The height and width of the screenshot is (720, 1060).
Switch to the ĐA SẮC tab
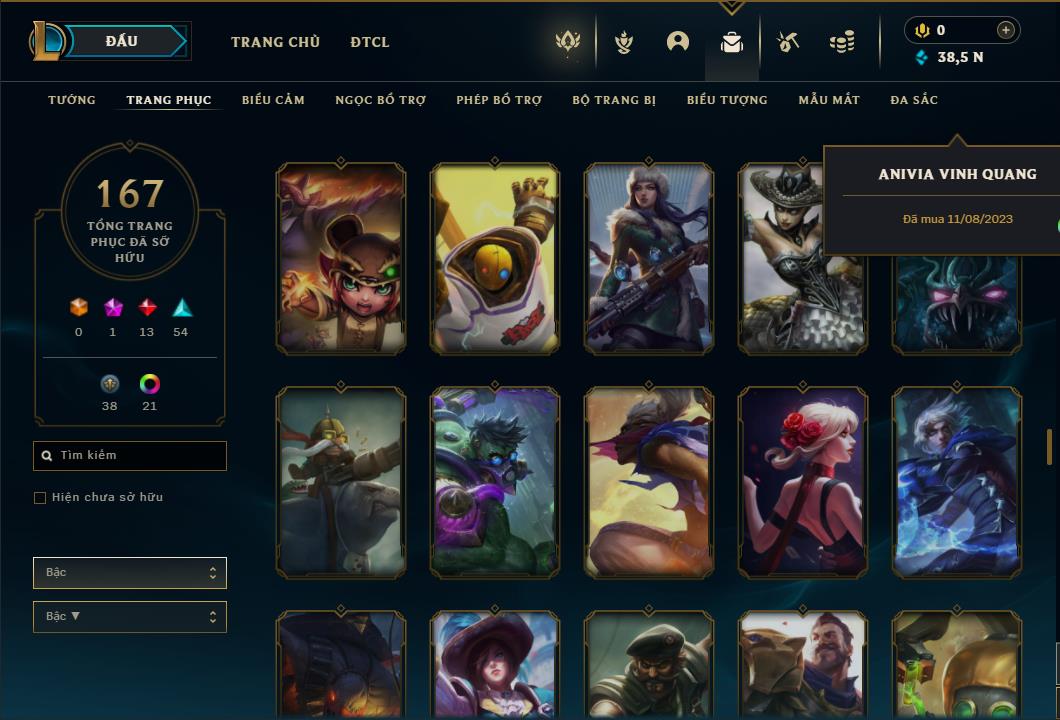pos(914,100)
